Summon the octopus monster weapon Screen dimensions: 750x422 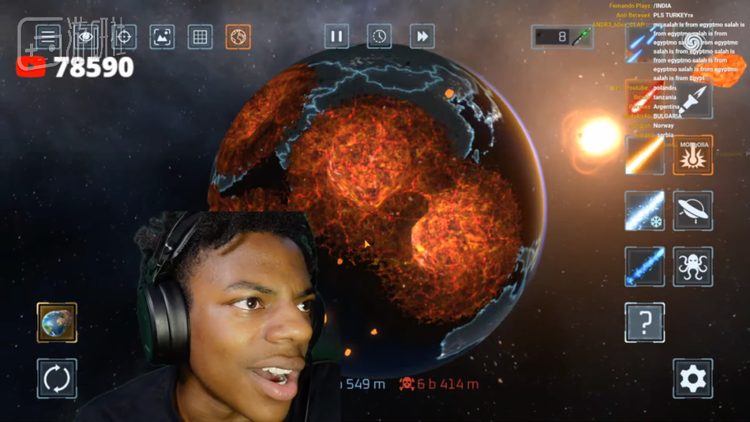(693, 267)
